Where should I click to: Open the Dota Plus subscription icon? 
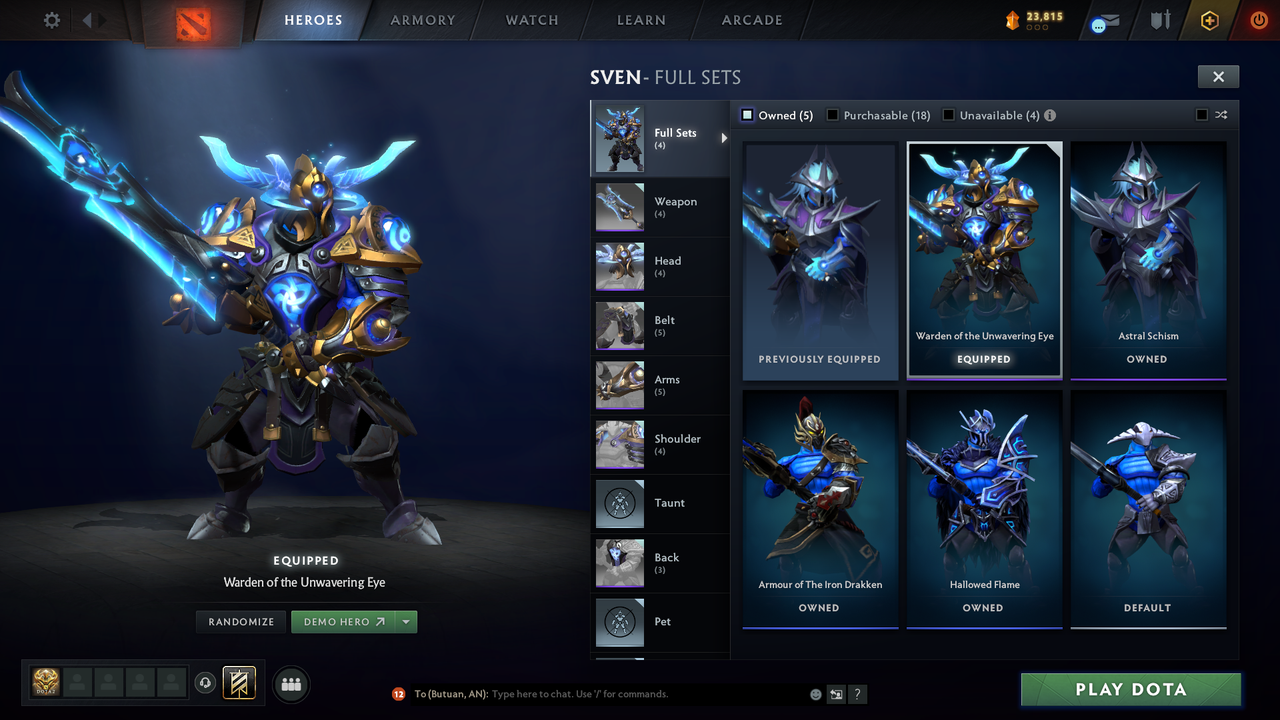point(1209,20)
